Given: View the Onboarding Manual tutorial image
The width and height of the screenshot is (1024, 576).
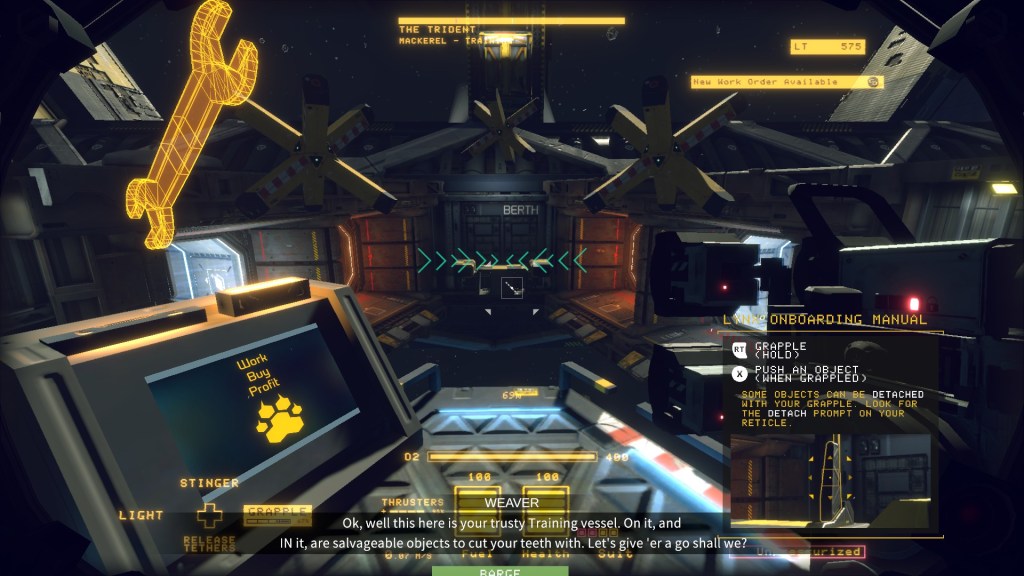Looking at the screenshot, I should coord(831,478).
